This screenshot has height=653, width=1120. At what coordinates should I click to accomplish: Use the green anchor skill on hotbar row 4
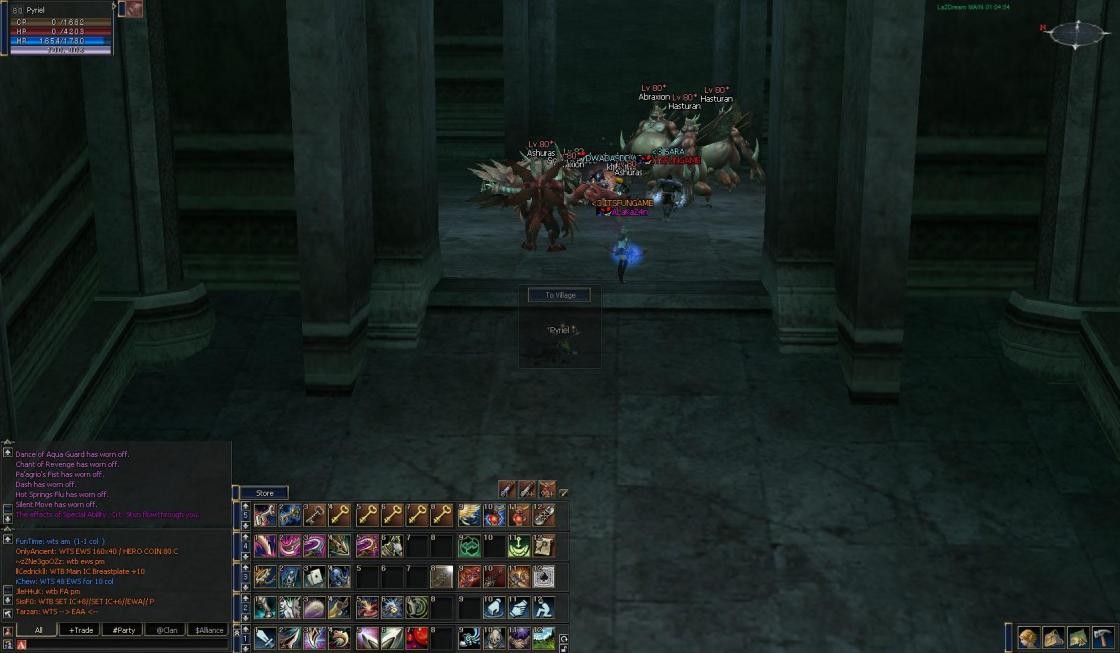(519, 546)
